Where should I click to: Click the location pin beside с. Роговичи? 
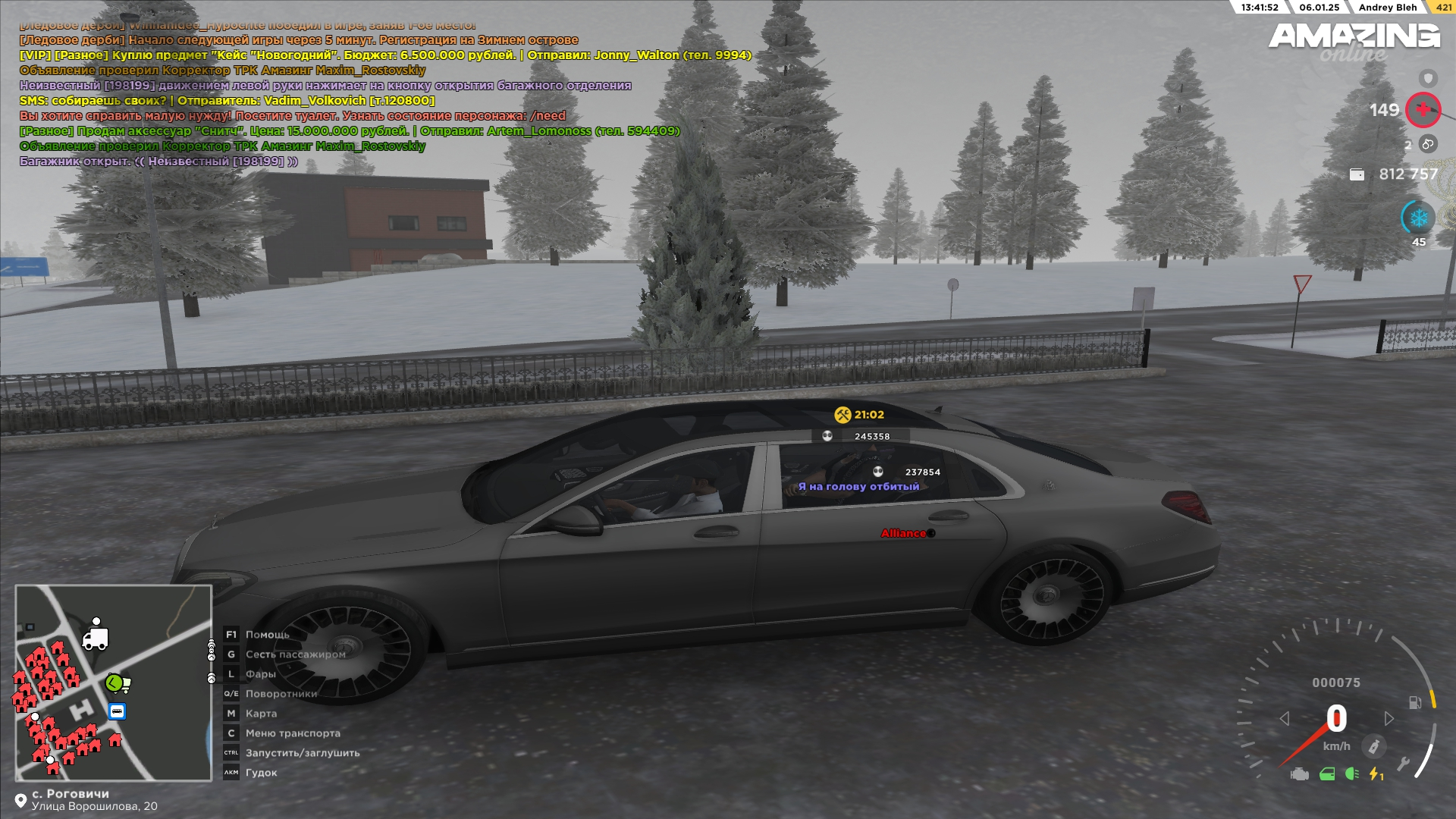coord(20,801)
